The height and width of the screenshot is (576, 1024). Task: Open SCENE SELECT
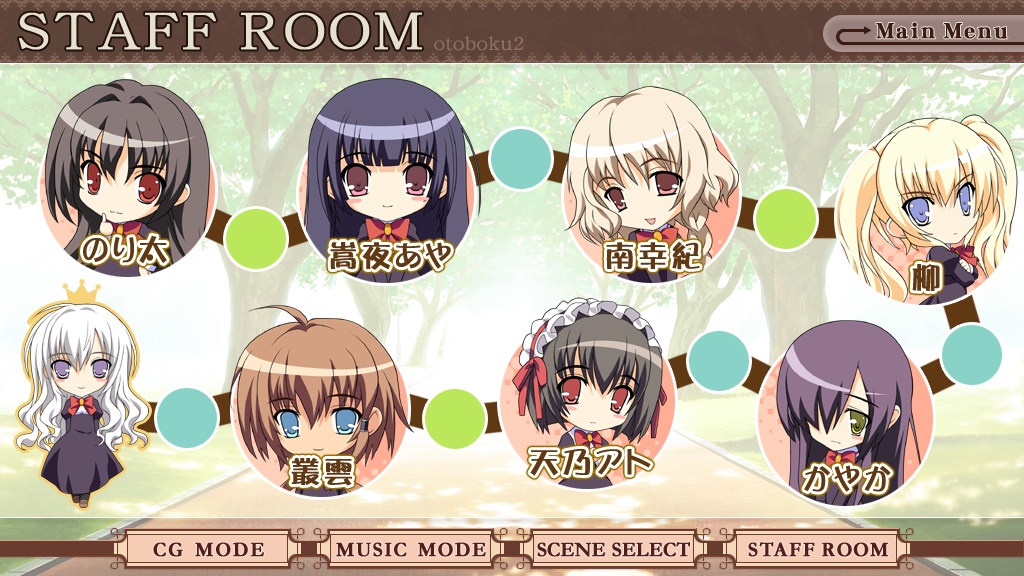click(x=613, y=549)
